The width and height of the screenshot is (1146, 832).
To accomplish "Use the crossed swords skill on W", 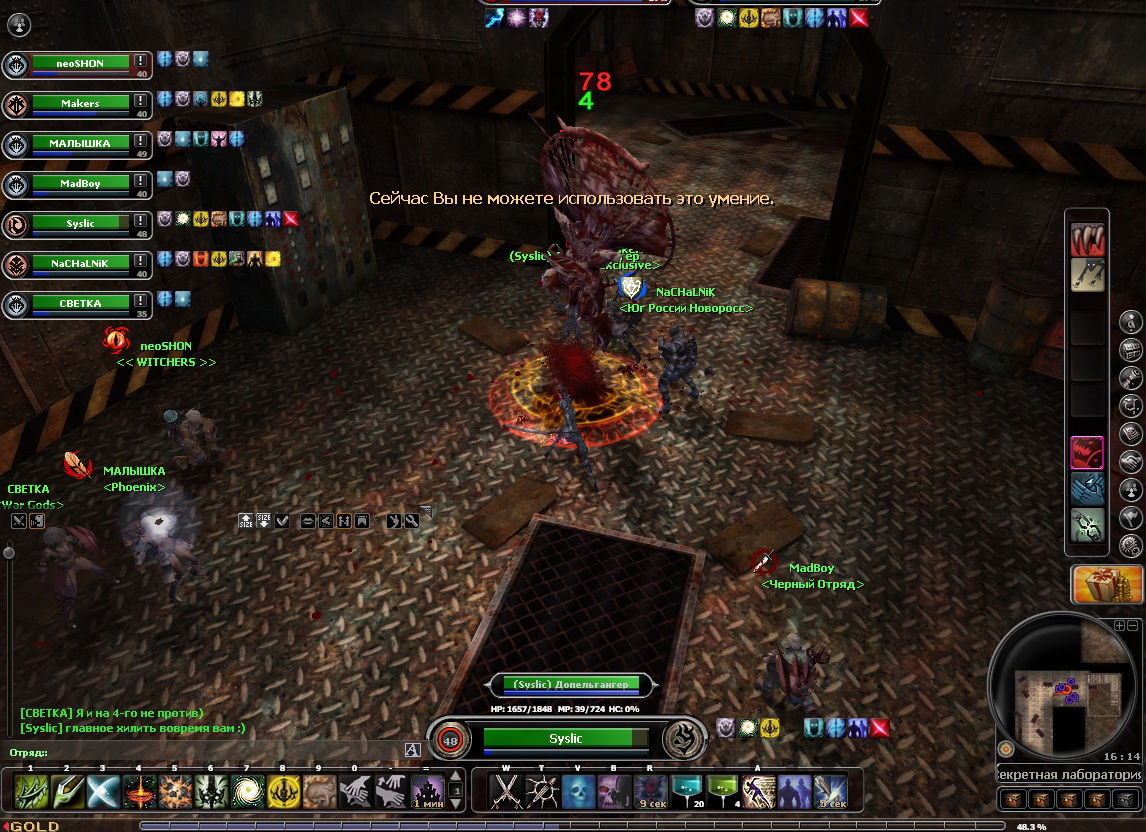I will coord(507,792).
